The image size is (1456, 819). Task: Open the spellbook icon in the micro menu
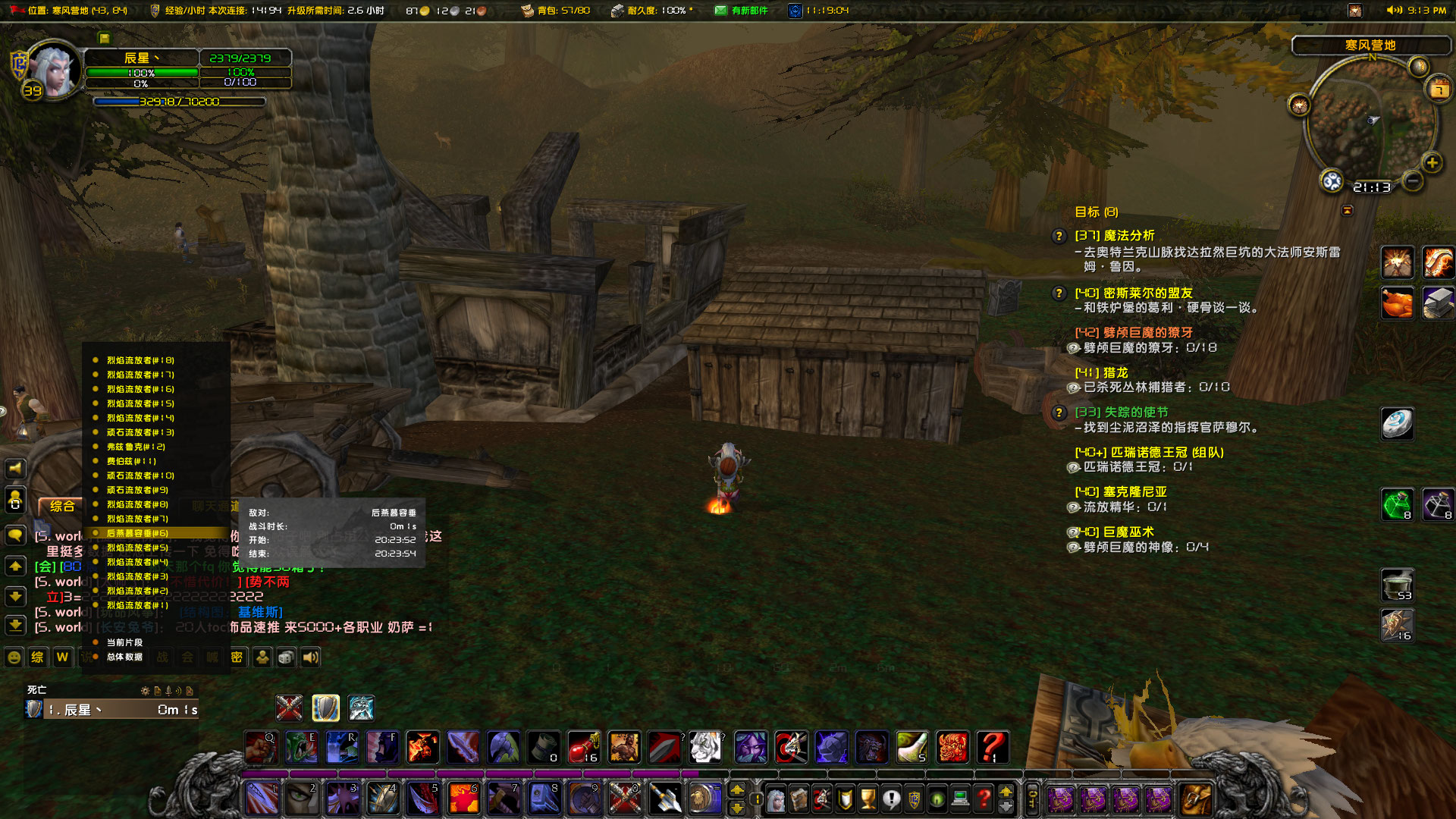click(799, 799)
